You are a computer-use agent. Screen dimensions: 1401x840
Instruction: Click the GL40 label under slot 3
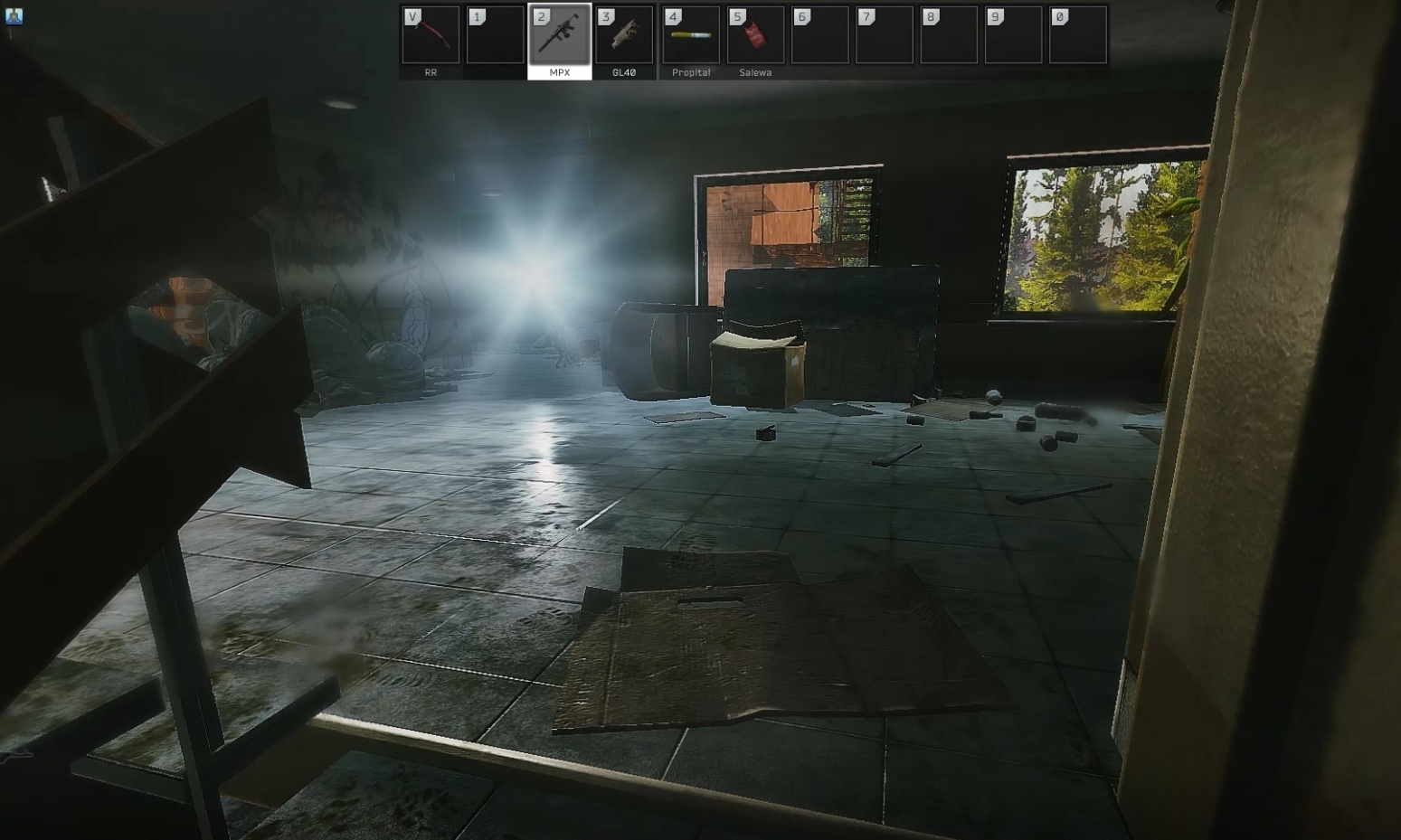coord(624,72)
